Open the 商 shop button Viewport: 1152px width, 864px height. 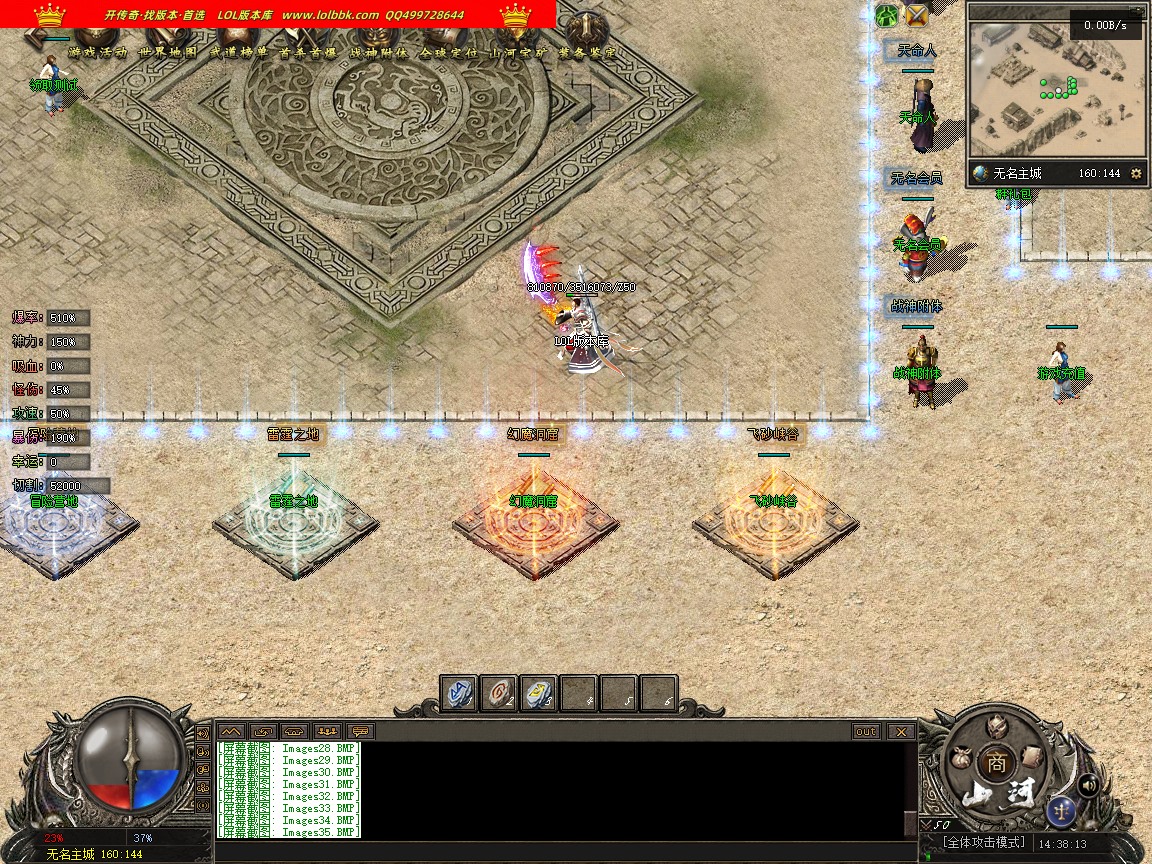pyautogui.click(x=995, y=762)
